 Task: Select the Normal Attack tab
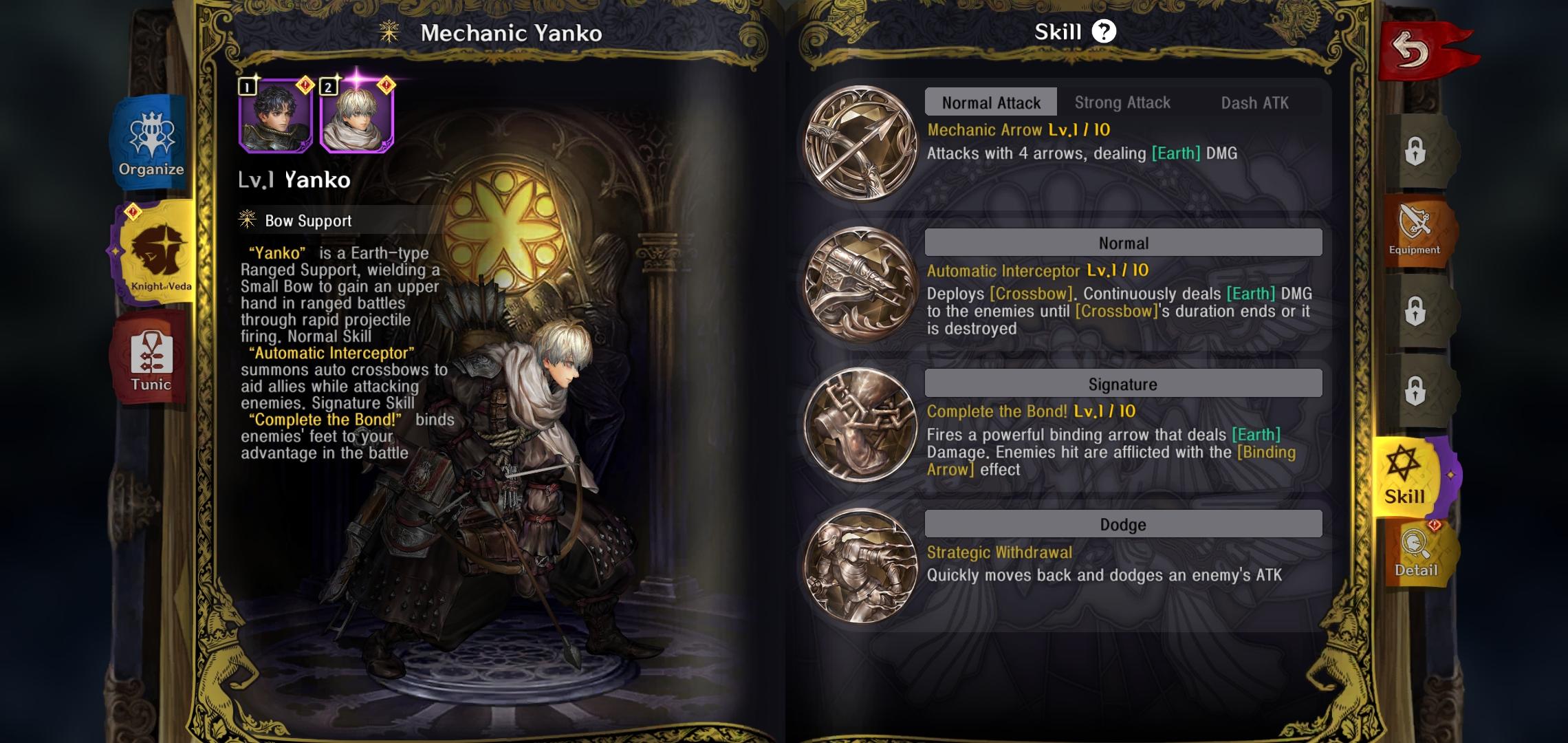[990, 103]
